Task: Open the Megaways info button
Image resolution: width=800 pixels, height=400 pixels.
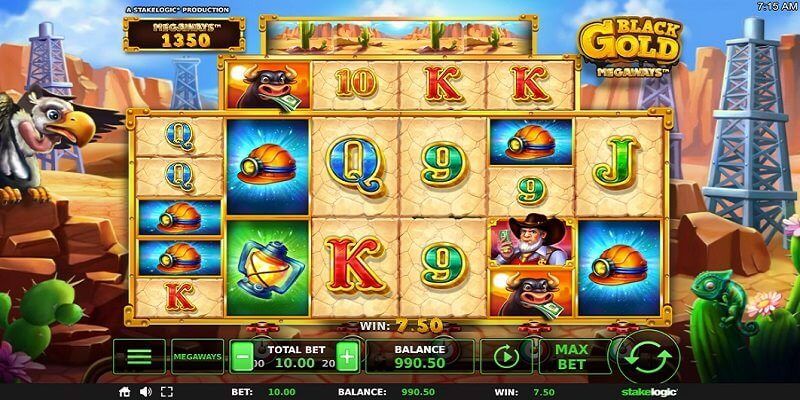Action: pos(198,356)
